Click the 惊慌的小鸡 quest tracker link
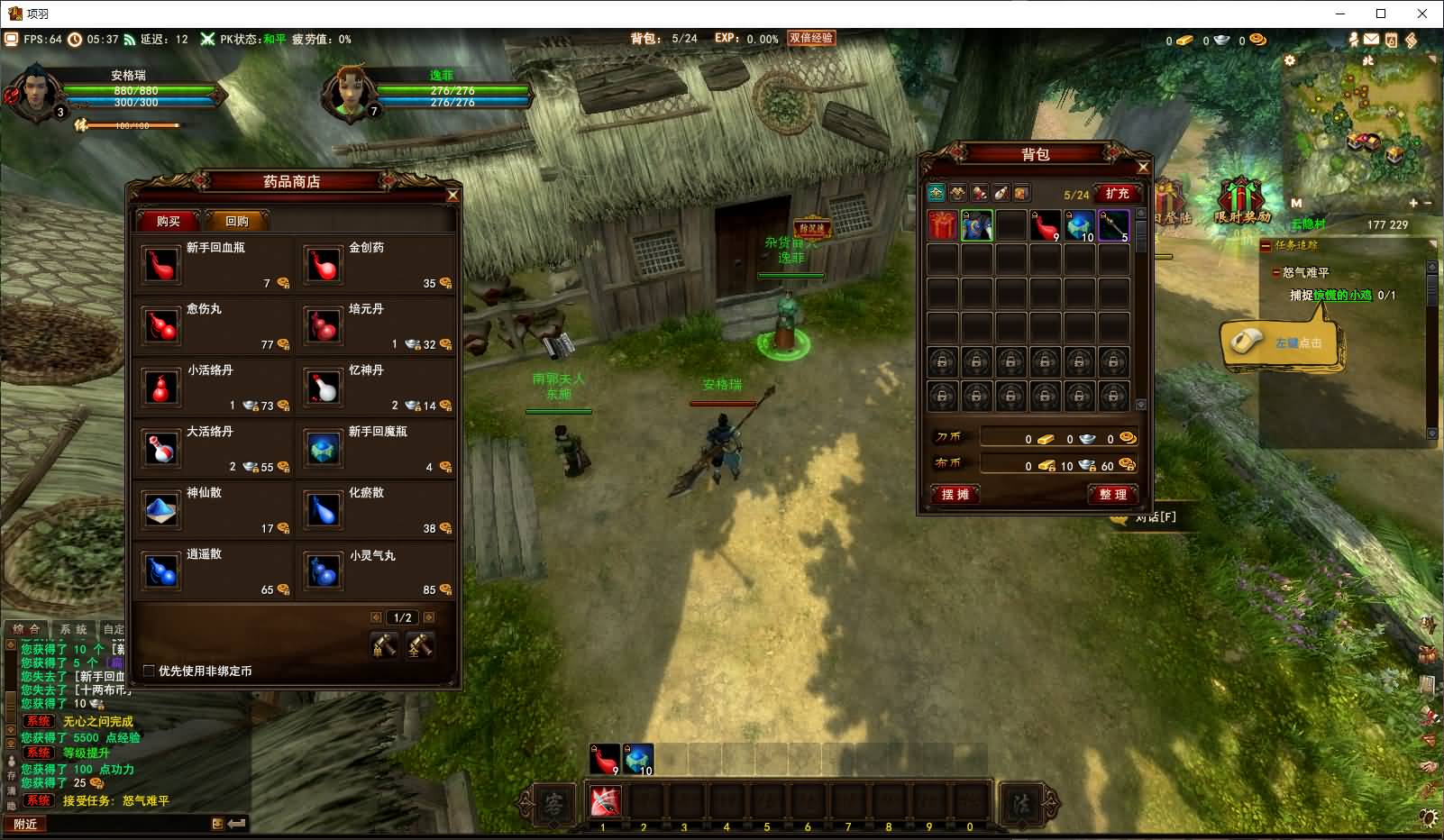This screenshot has width=1444, height=840. click(x=1342, y=295)
